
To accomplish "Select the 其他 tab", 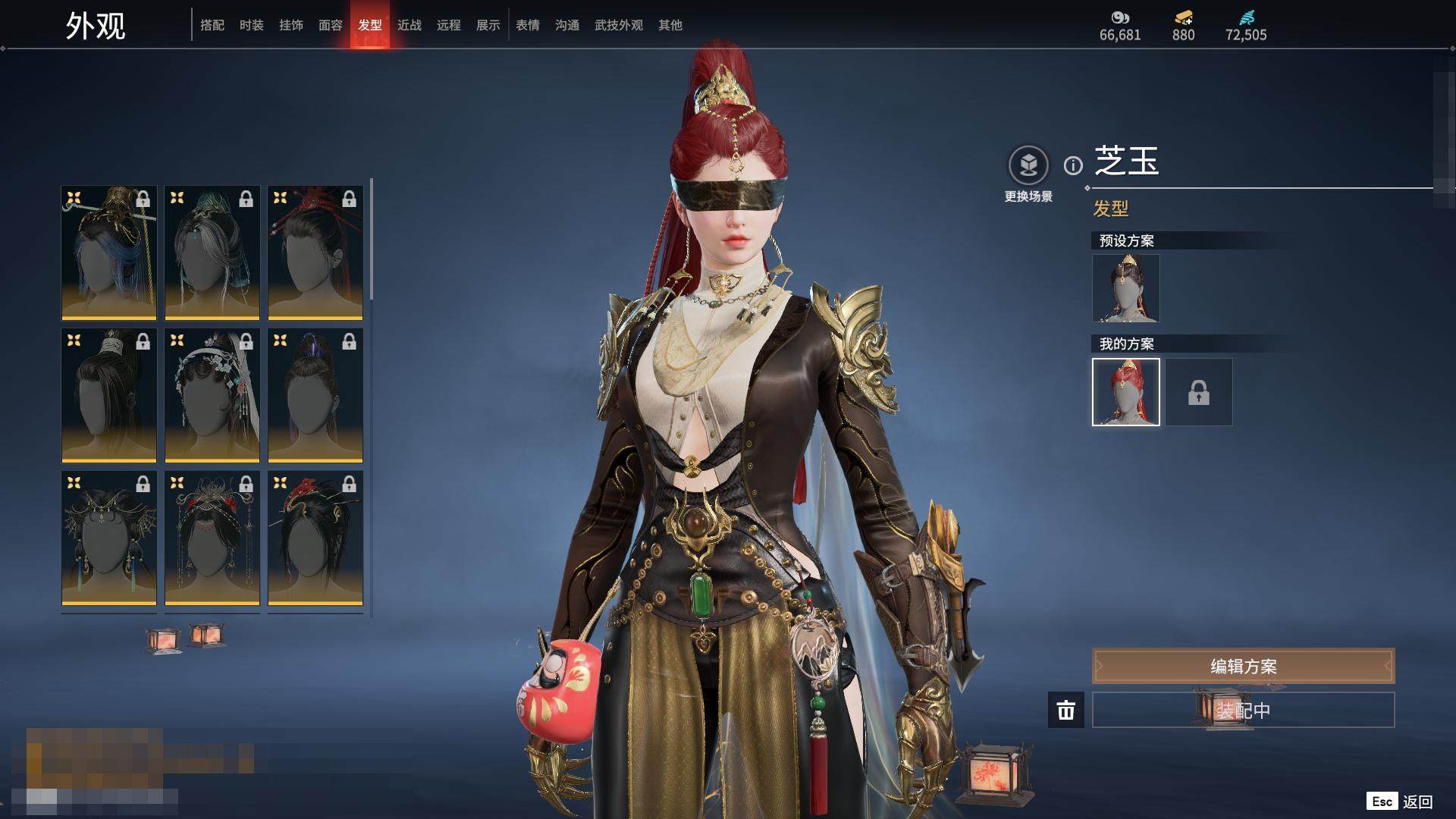I will coord(670,25).
